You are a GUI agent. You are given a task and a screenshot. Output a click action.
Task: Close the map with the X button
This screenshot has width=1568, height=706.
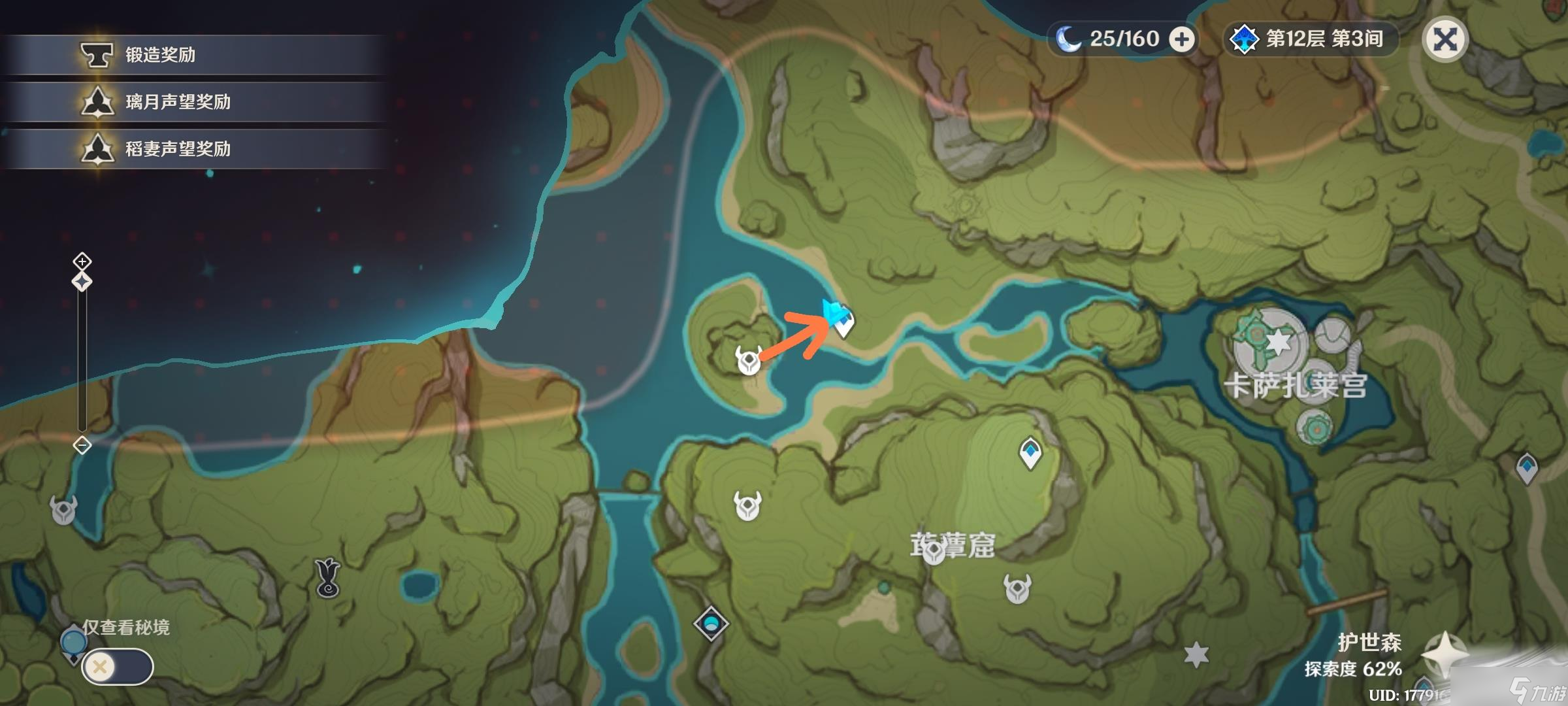click(x=1445, y=40)
